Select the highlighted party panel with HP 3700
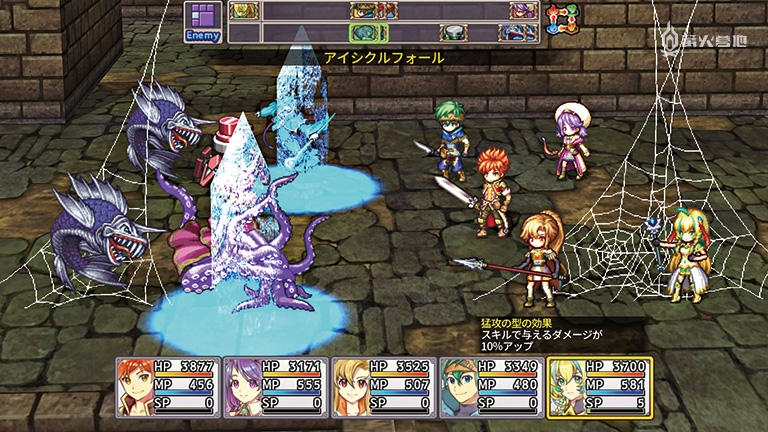768x432 pixels. coord(600,386)
